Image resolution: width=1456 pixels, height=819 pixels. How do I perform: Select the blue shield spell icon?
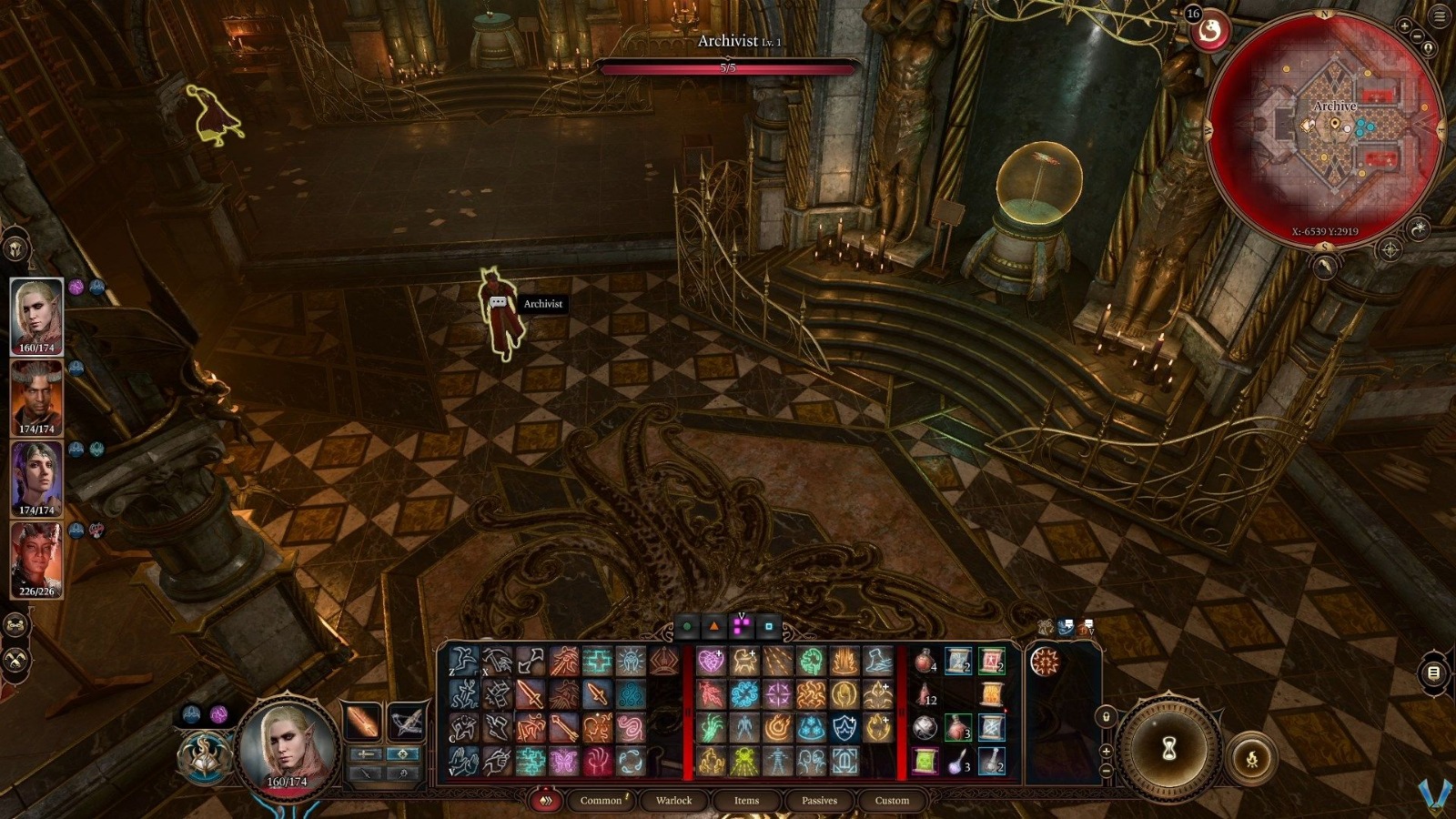844,728
